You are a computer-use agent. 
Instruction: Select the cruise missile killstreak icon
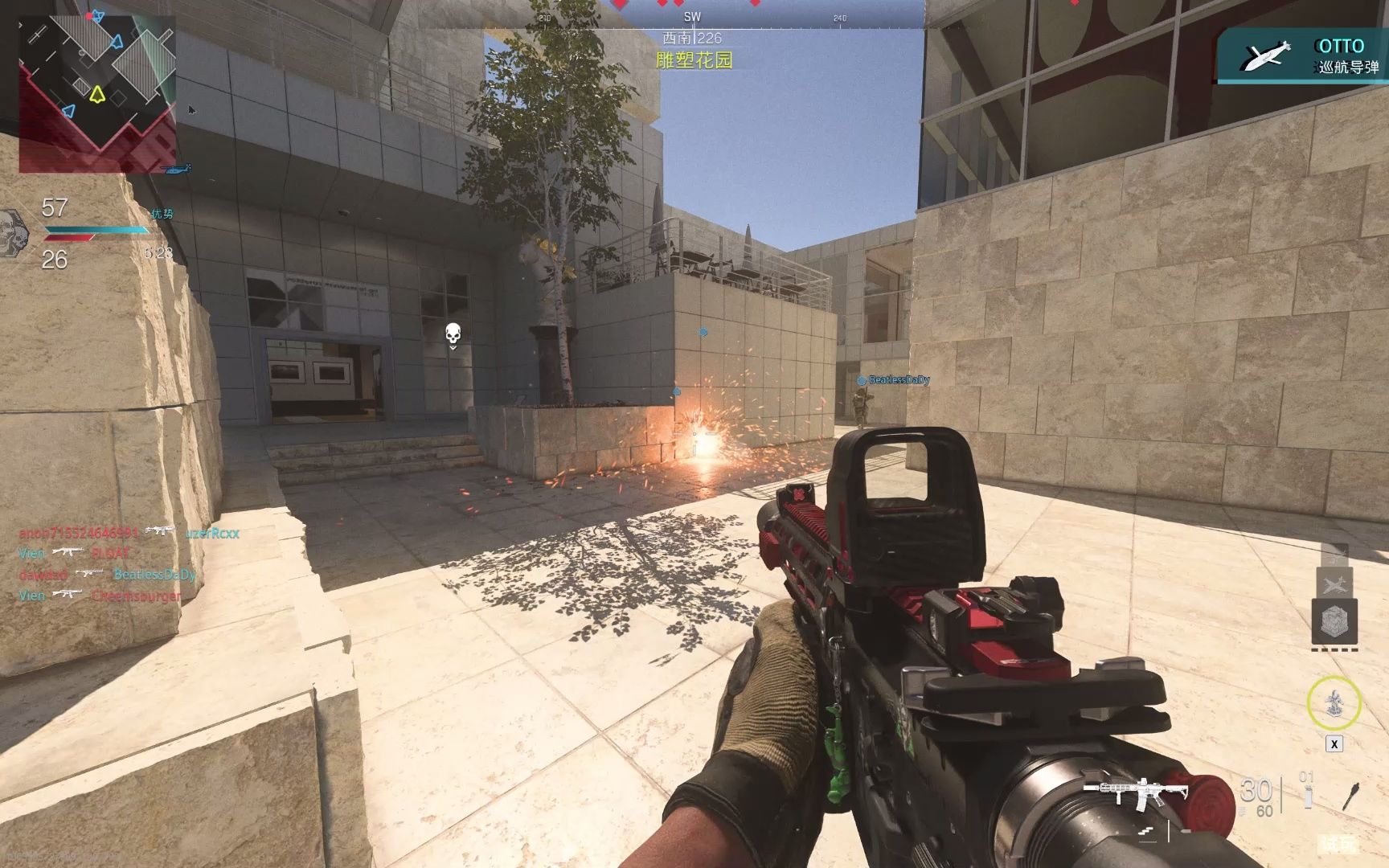click(1335, 554)
